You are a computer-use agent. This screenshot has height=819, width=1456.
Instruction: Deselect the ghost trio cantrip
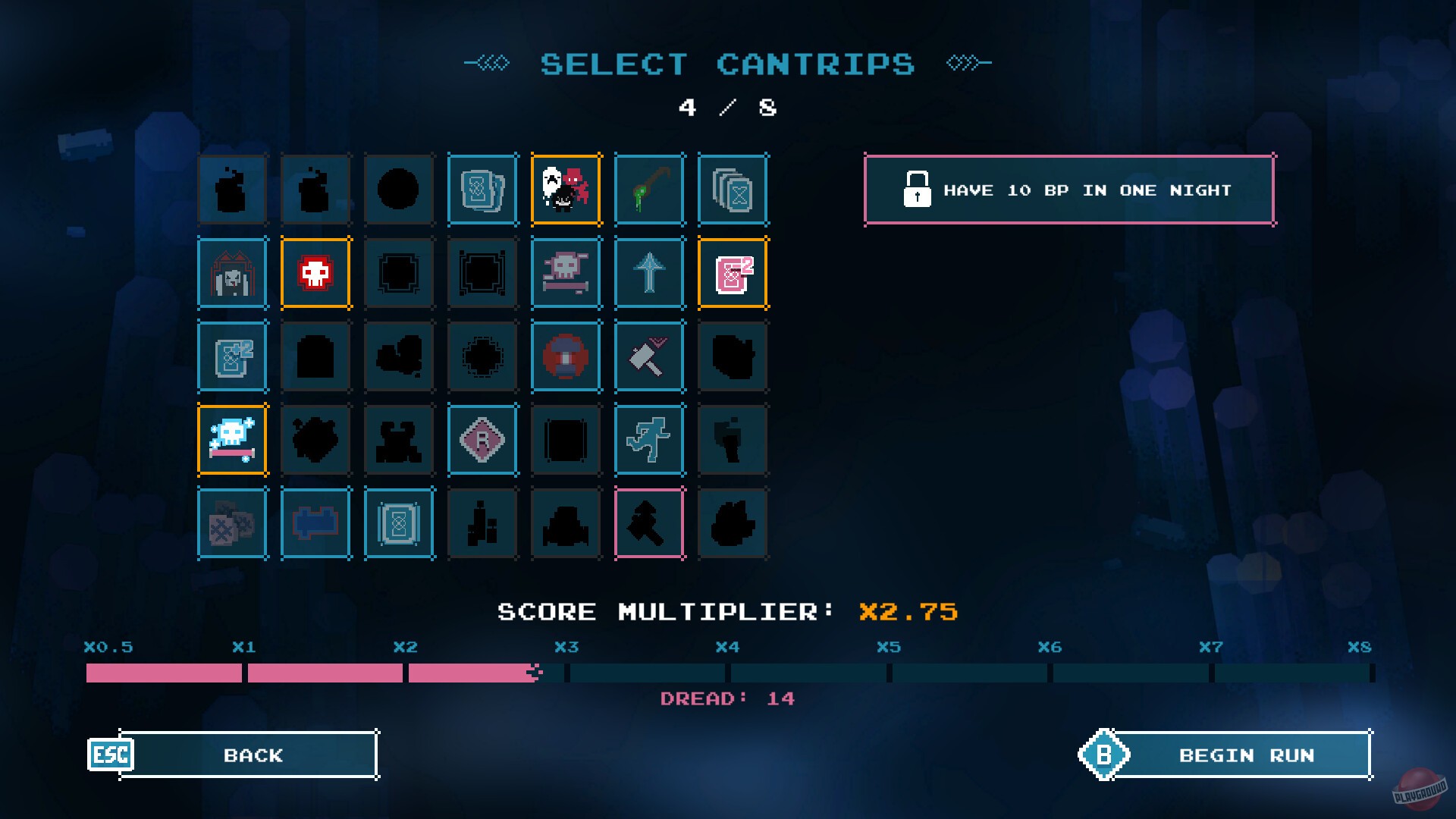click(x=566, y=190)
